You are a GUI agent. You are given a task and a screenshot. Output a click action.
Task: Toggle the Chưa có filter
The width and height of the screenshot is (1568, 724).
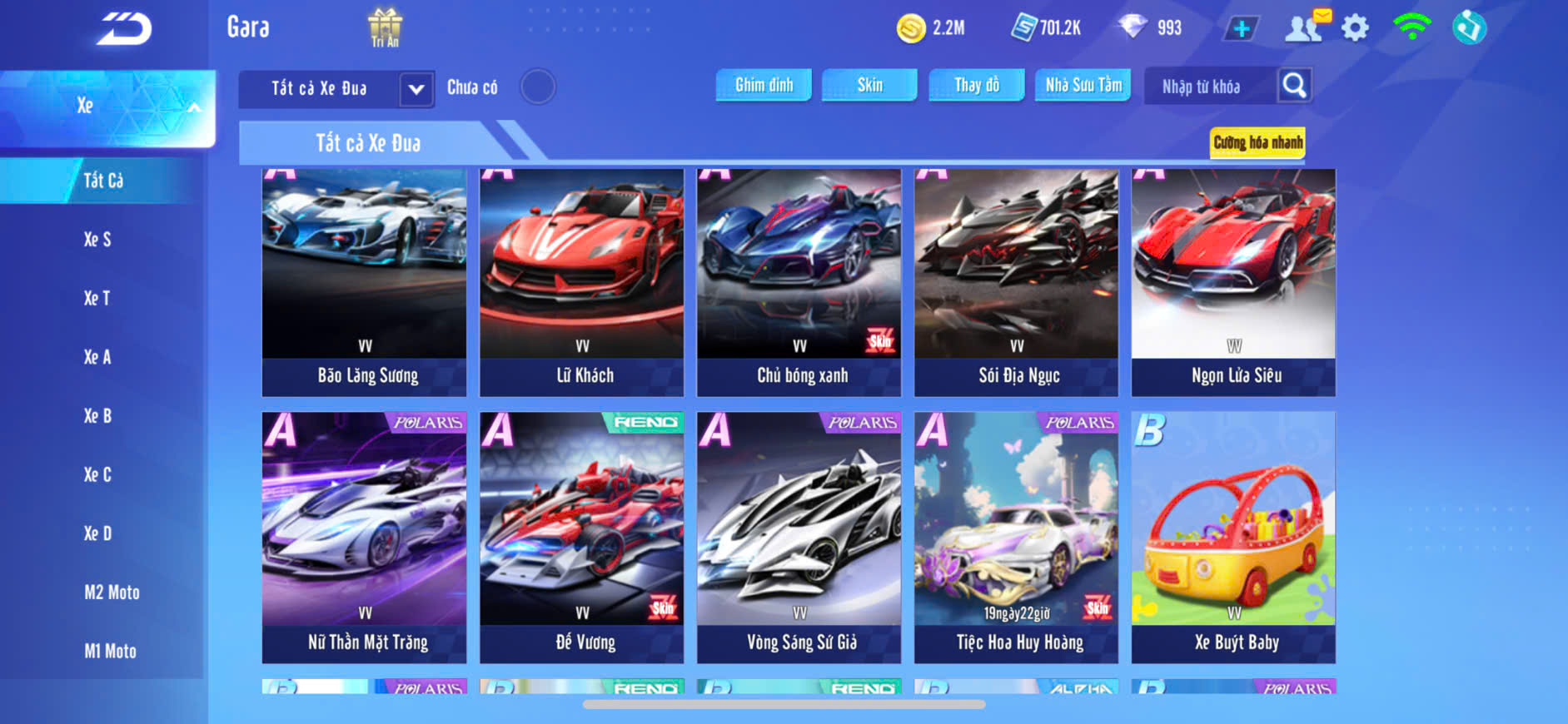point(538,87)
